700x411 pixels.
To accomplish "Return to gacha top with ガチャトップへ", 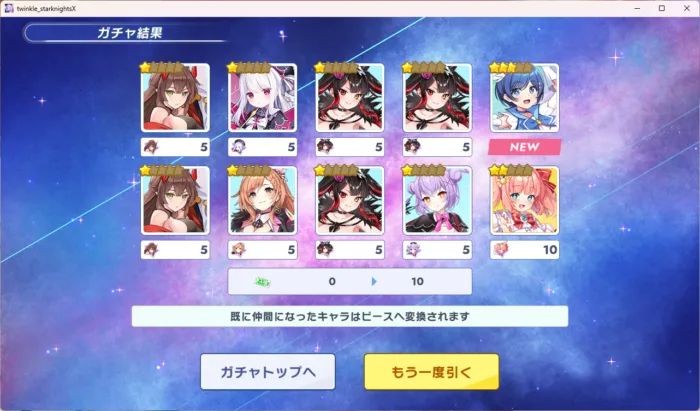I will (x=267, y=372).
